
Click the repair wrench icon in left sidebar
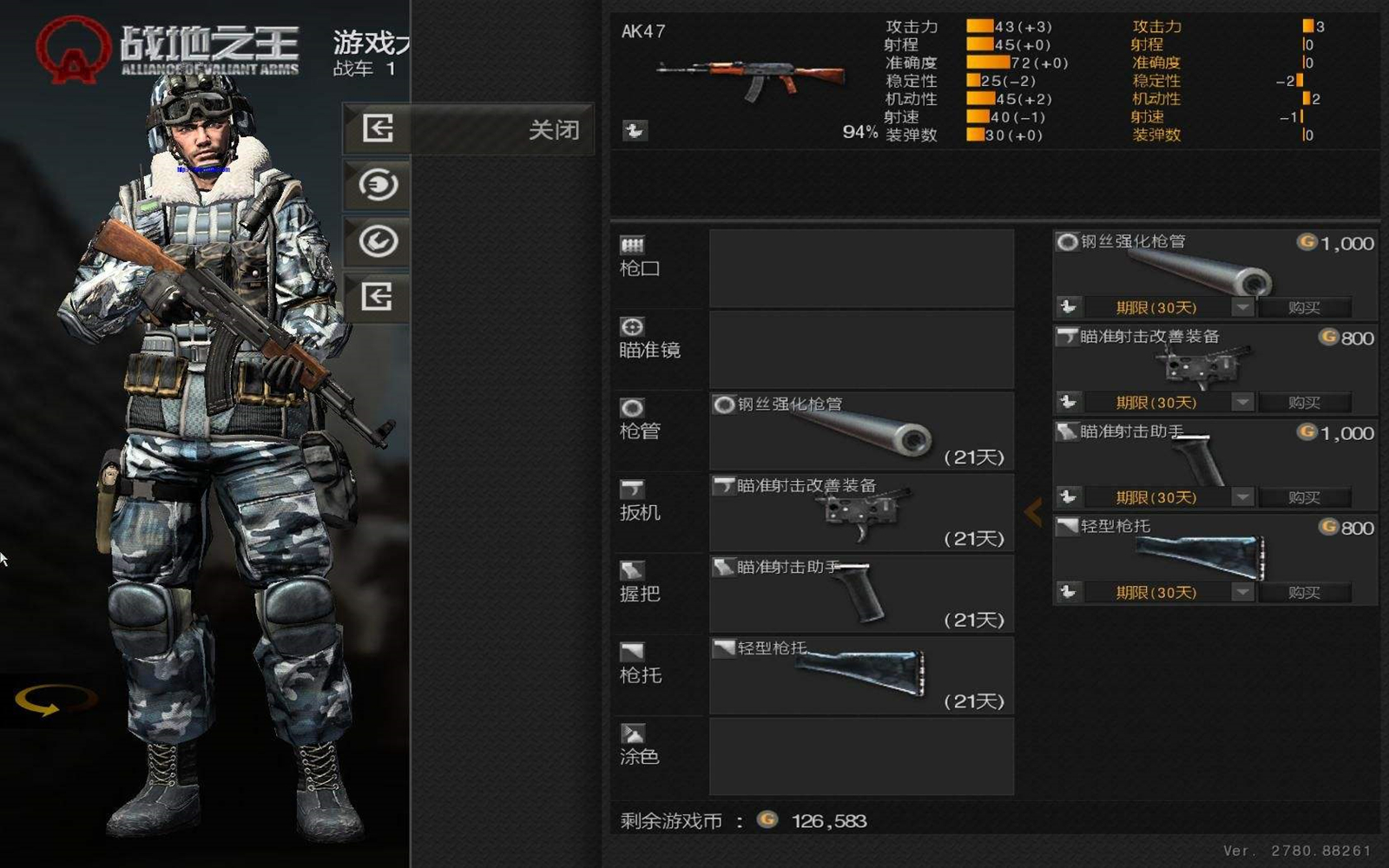[379, 241]
